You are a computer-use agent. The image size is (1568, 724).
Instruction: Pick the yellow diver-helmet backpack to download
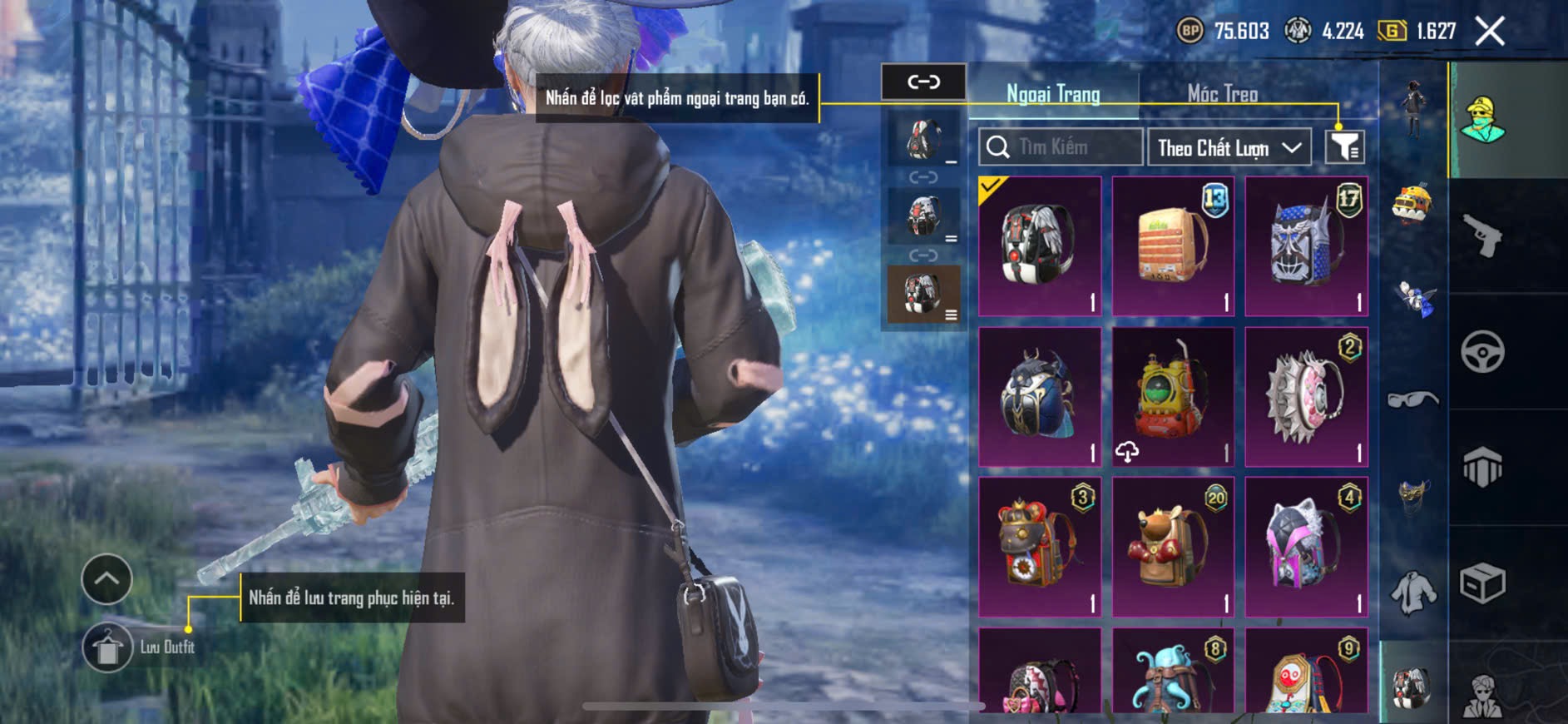pyautogui.click(x=1173, y=397)
